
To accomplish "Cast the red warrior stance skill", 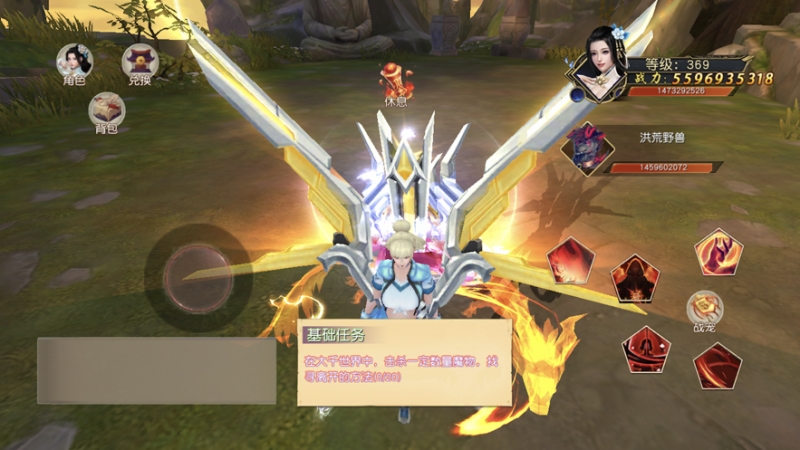I will coord(646,349).
